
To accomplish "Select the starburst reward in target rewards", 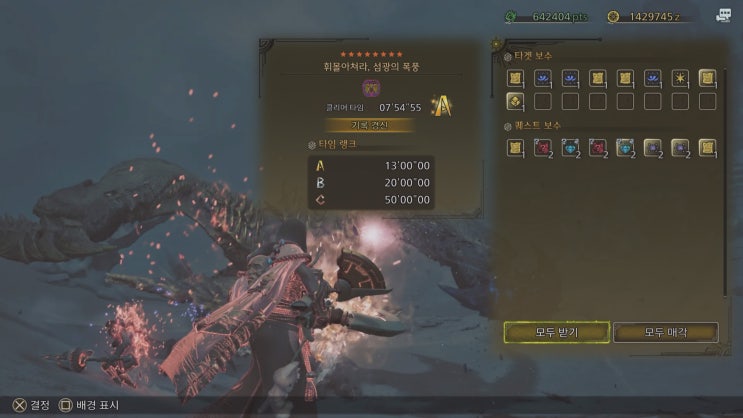I will tap(680, 78).
